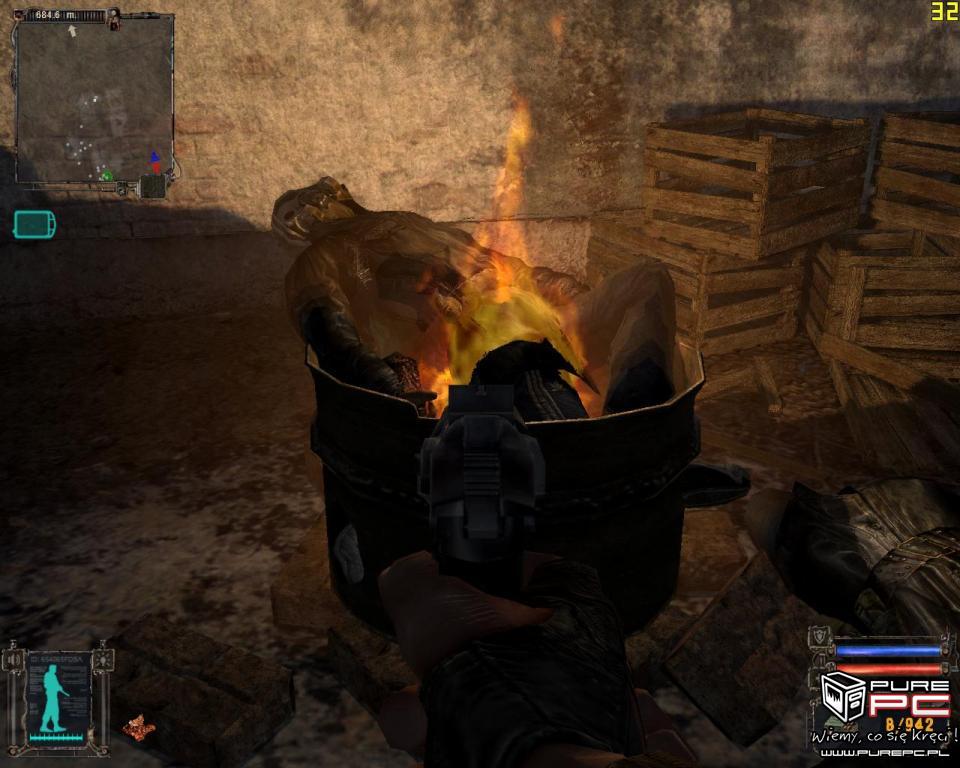Click the sound noise indicator icon

coord(11,659)
